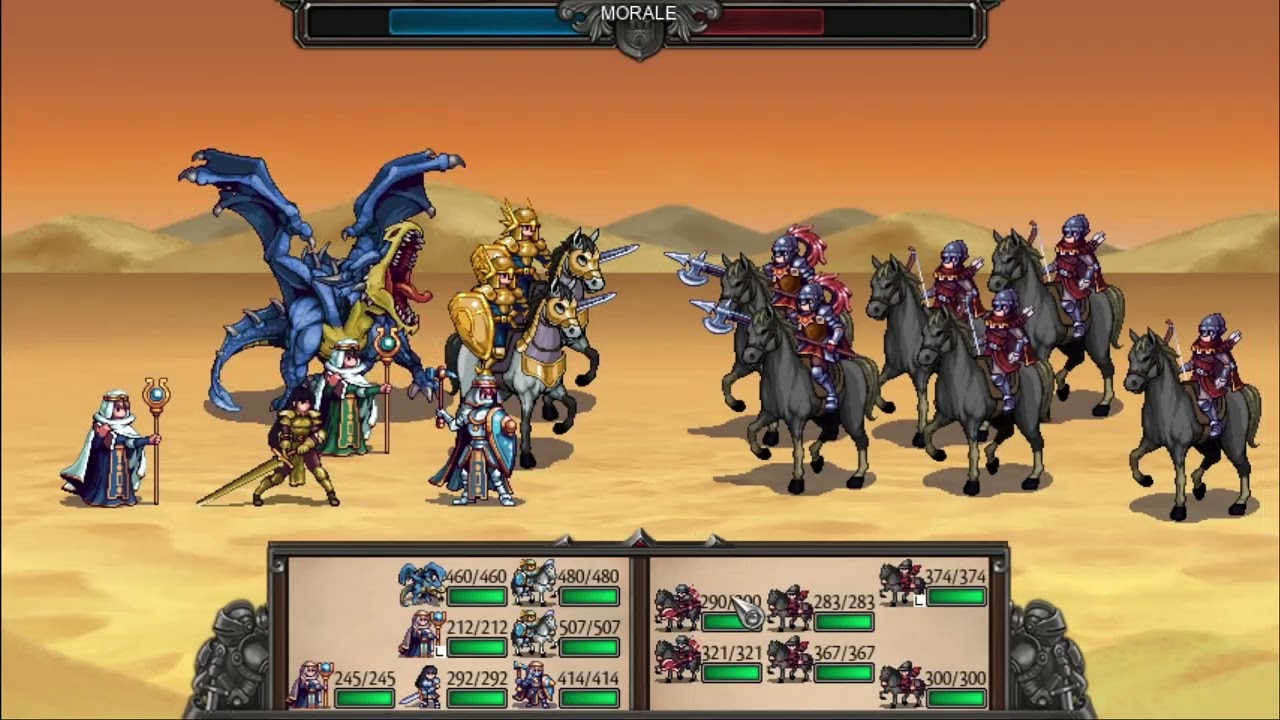The height and width of the screenshot is (720, 1280).
Task: Select the blue dragon unit portrait
Action: pyautogui.click(x=422, y=584)
